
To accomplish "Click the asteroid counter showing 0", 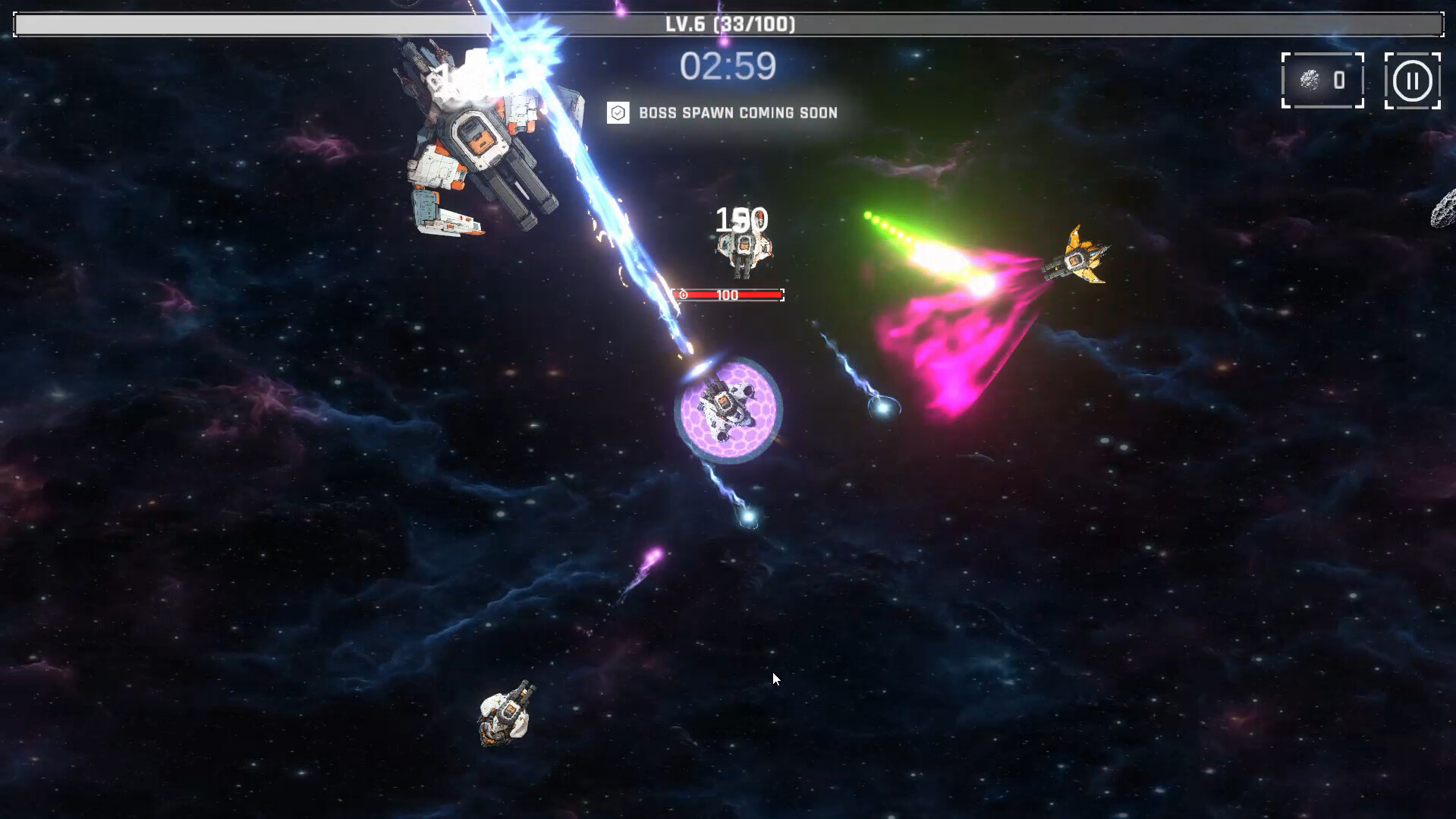I will coord(1338,80).
